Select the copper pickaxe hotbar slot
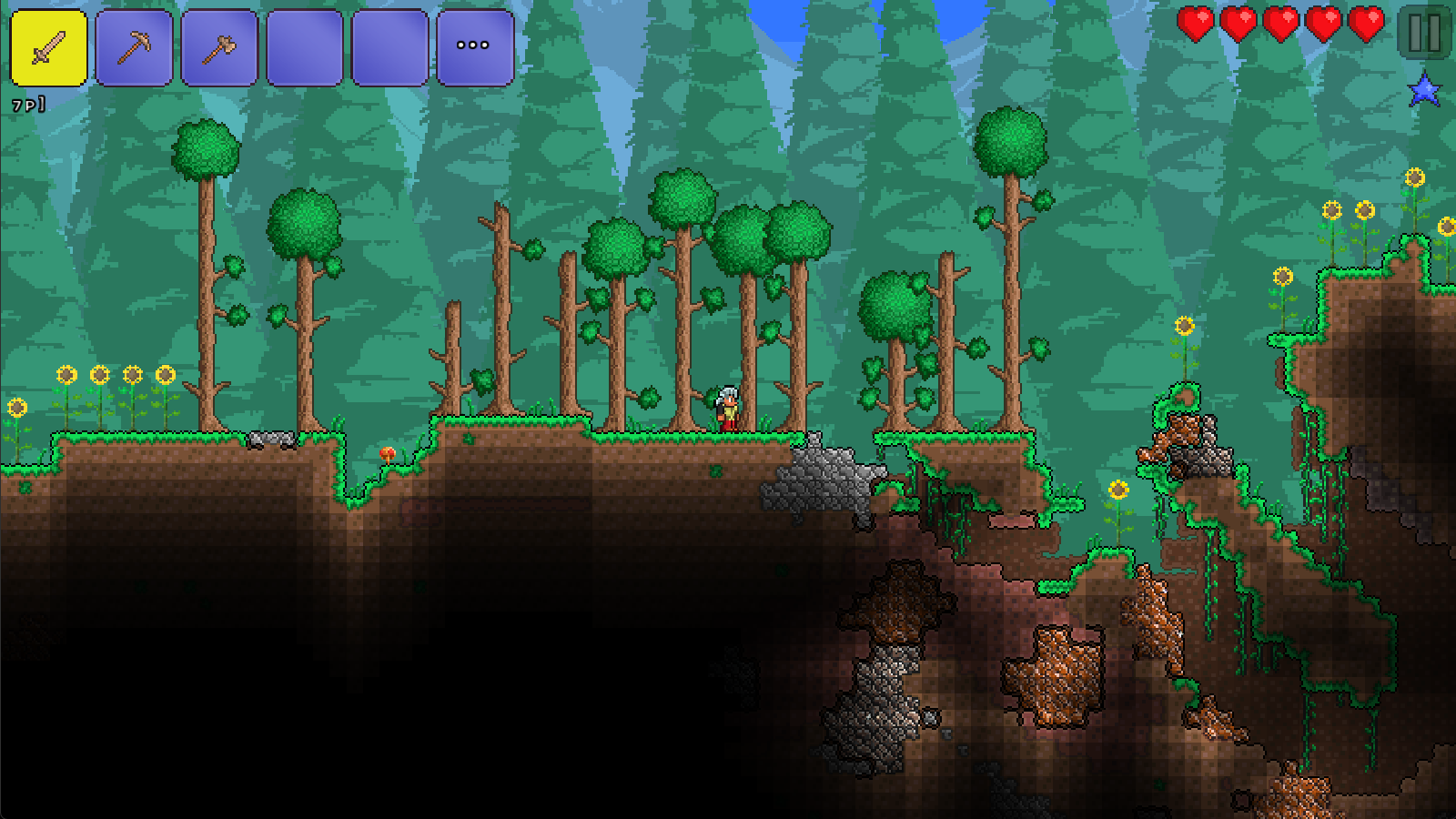The height and width of the screenshot is (819, 1456). [134, 48]
